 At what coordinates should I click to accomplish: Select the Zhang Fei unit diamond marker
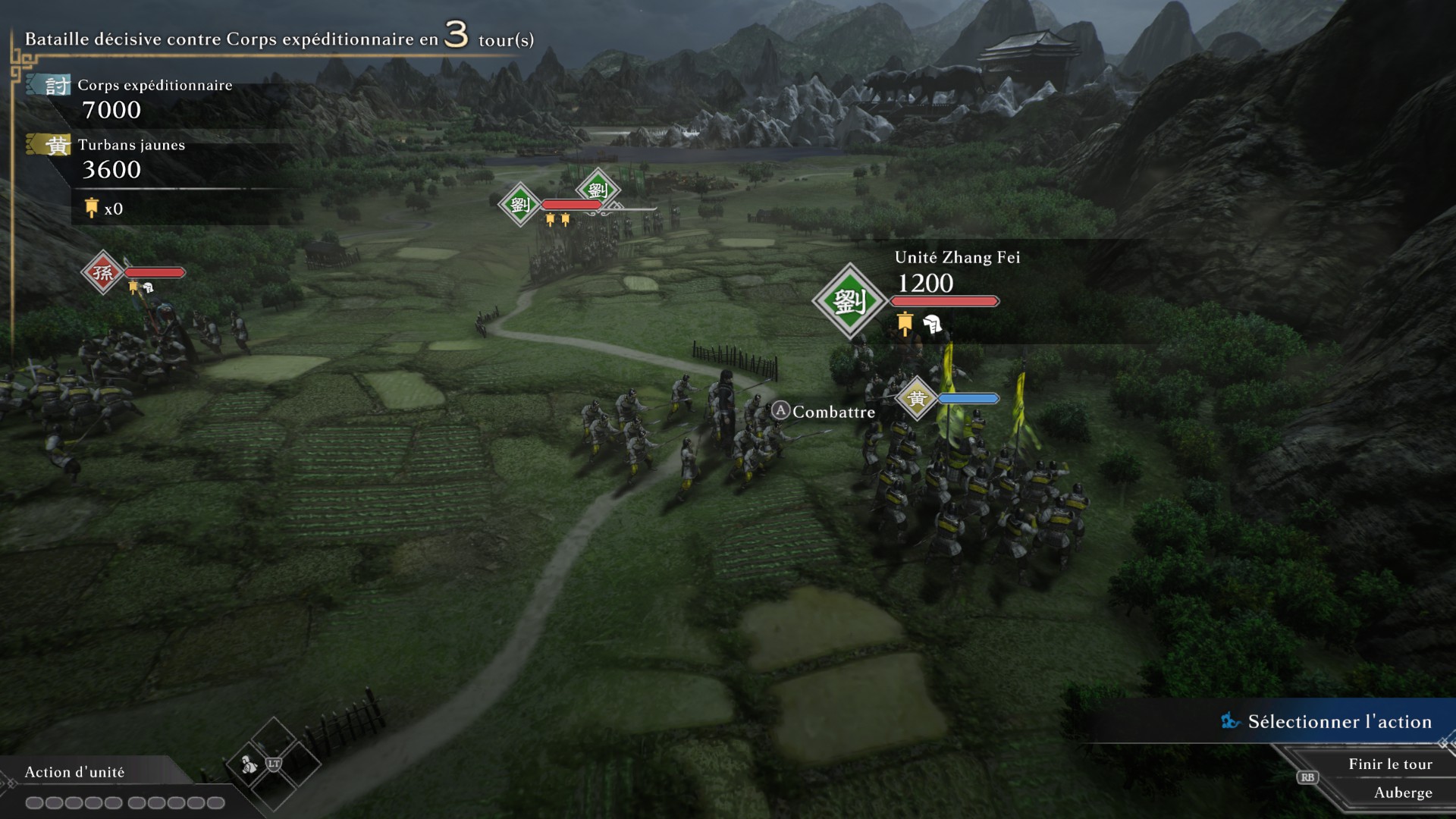pyautogui.click(x=849, y=301)
